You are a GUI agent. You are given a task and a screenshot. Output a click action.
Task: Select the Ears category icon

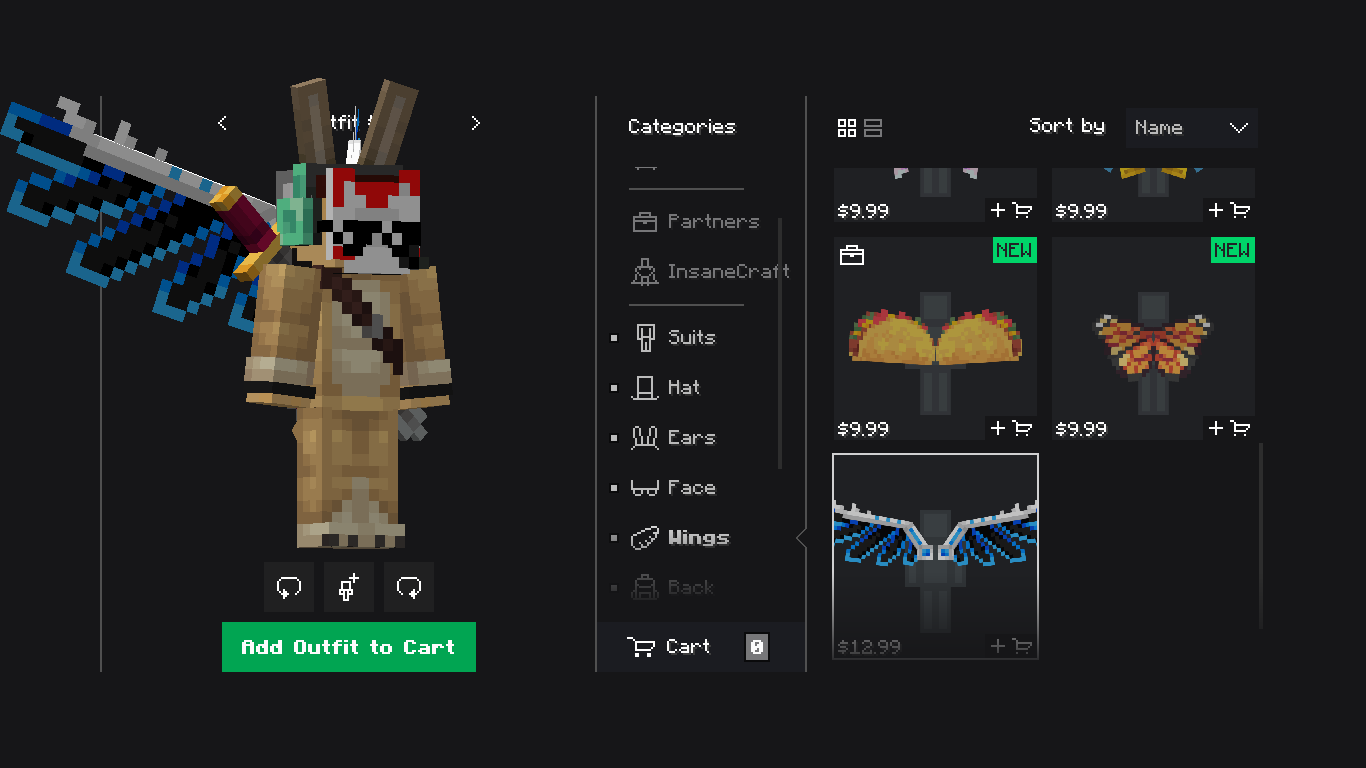[645, 437]
